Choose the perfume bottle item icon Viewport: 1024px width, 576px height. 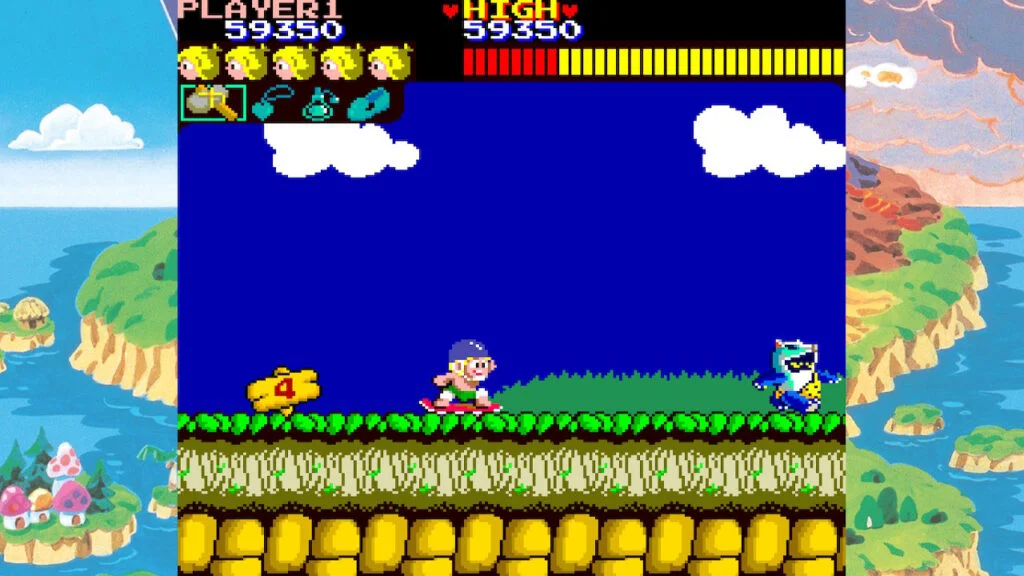320,104
